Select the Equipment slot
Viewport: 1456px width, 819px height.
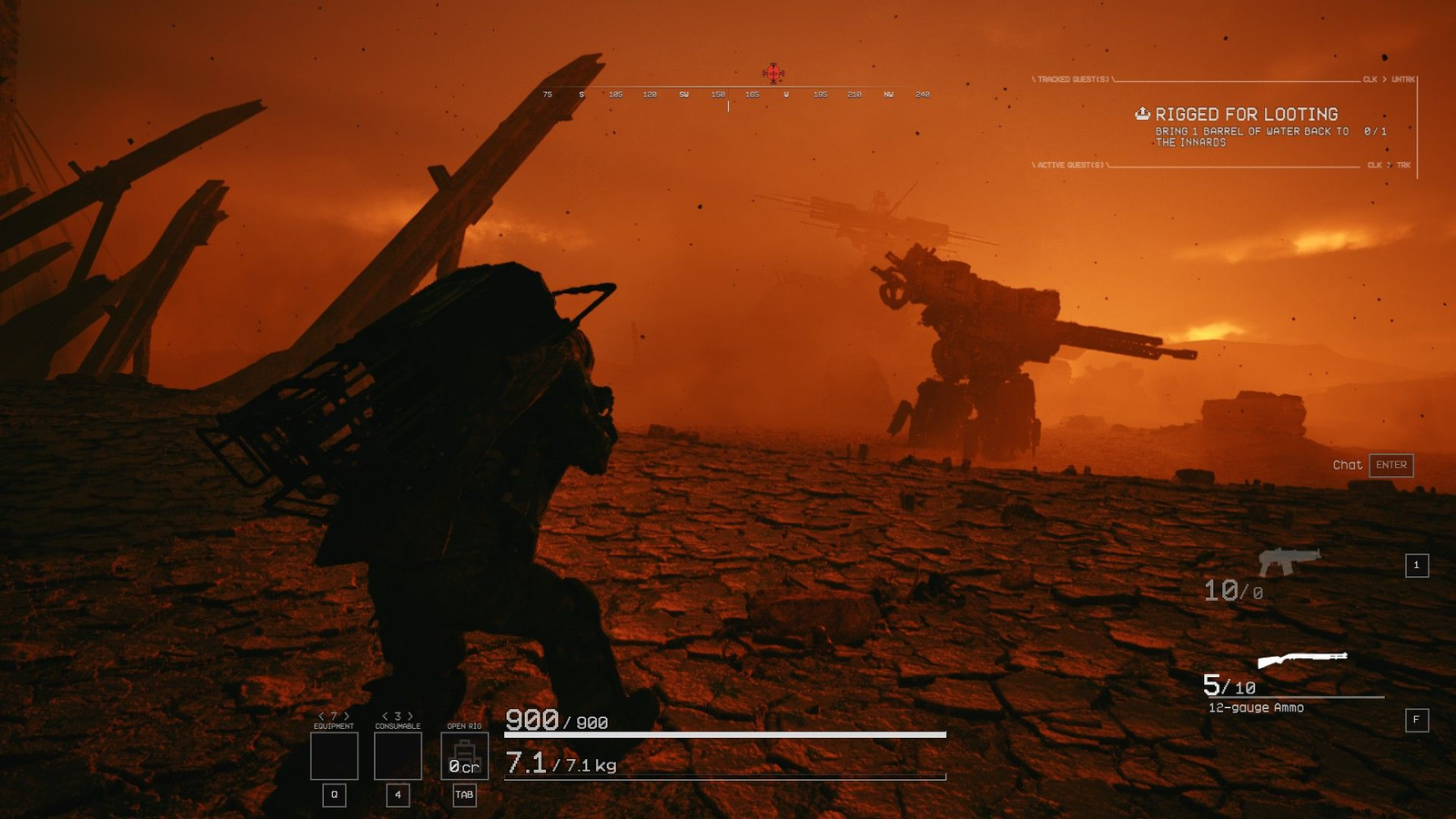pos(334,756)
